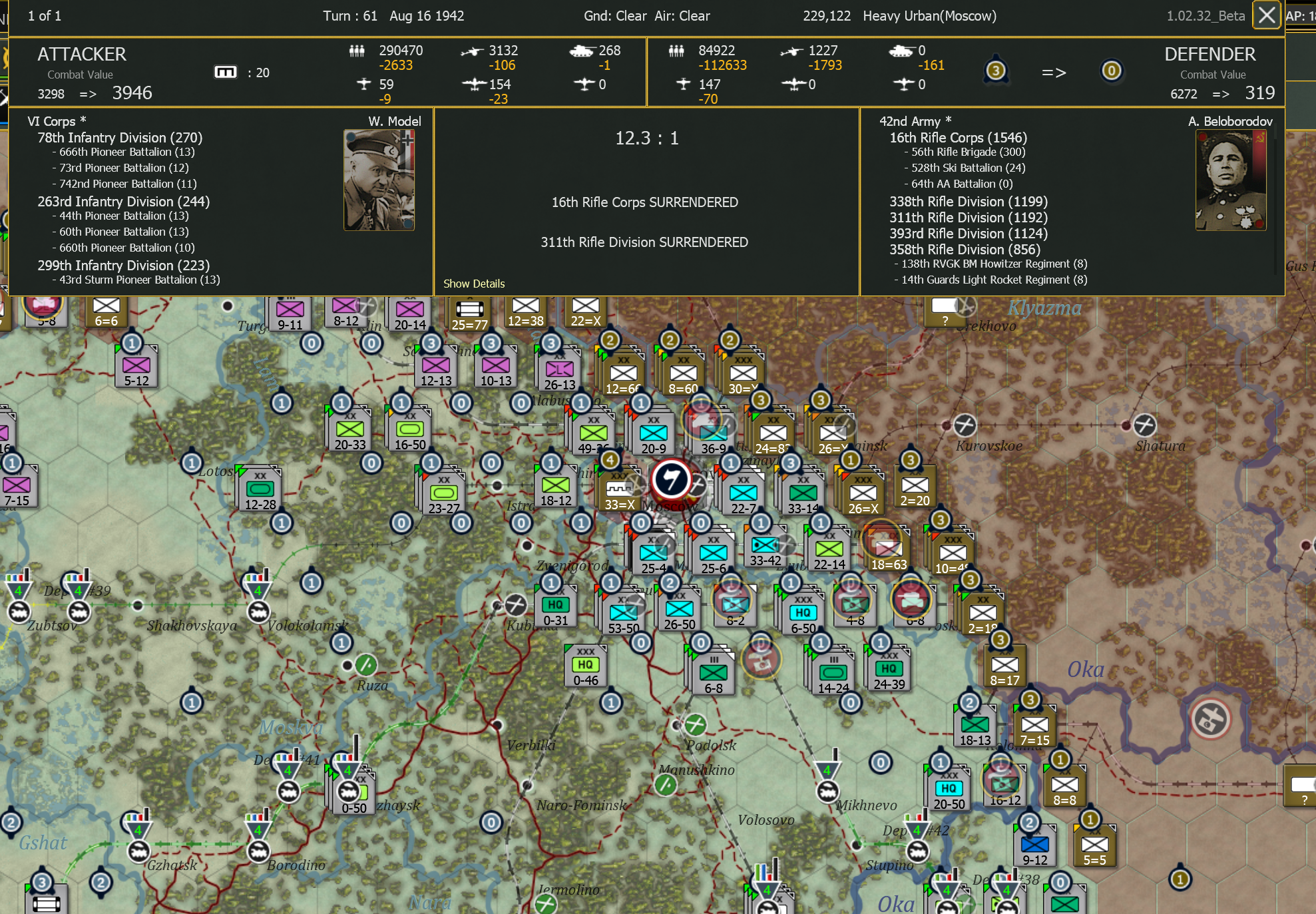1316x914 pixels.
Task: Click the airbase icon near Borodino
Action: (258, 852)
